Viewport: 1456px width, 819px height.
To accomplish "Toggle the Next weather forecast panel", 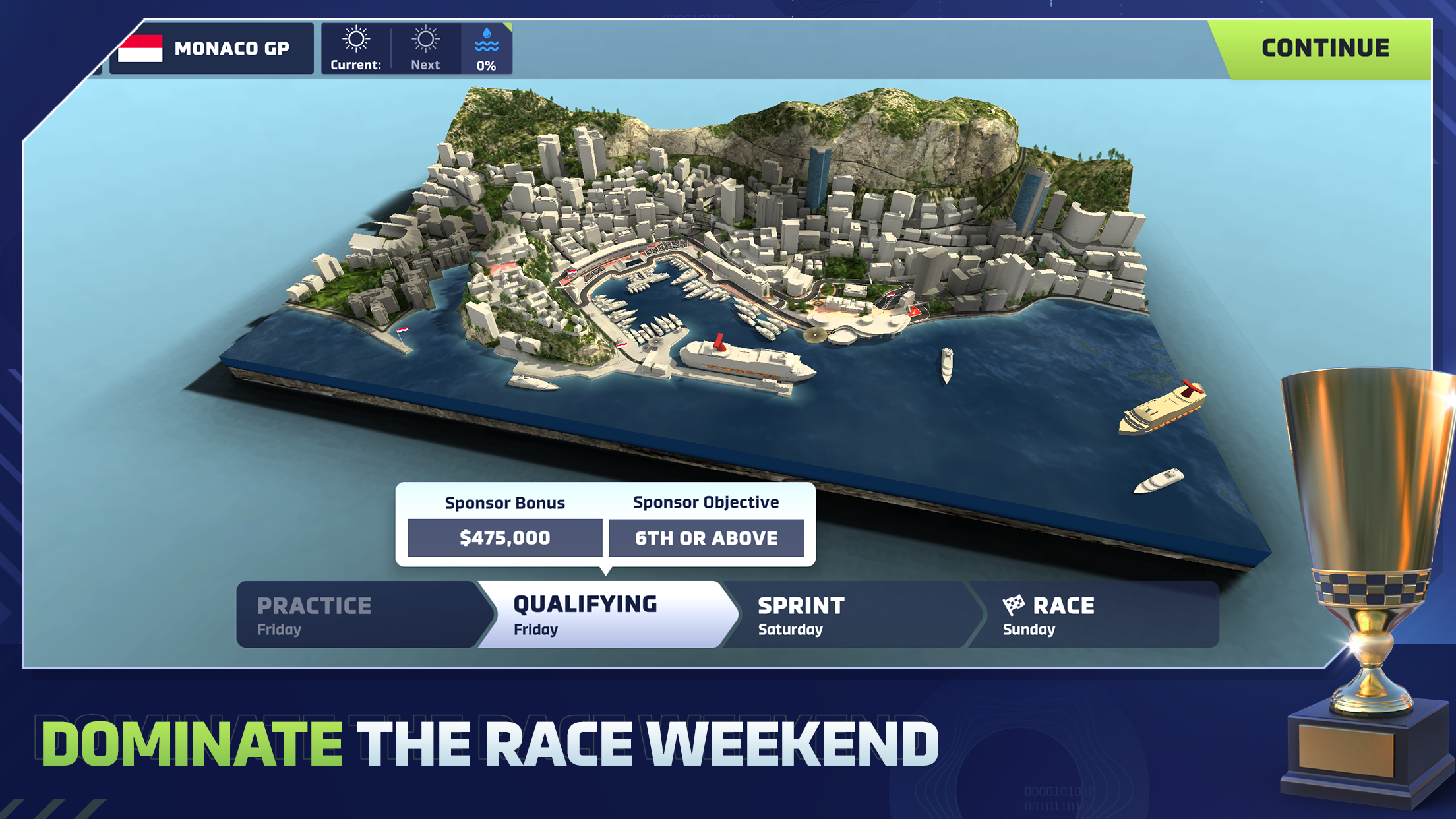I will 425,47.
